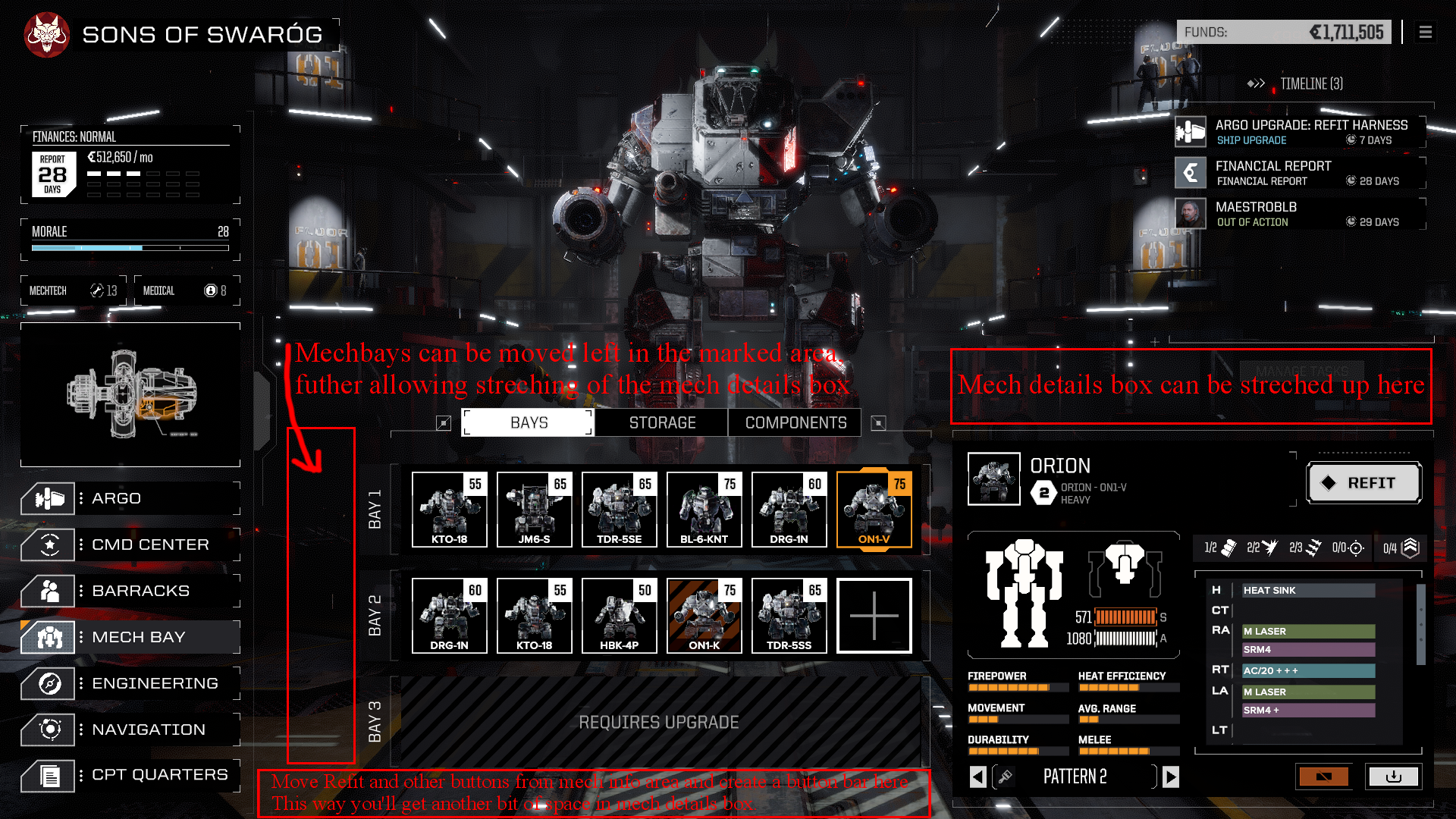This screenshot has width=1456, height=819.
Task: Toggle the panel expander left of the Bays tab
Action: point(444,422)
